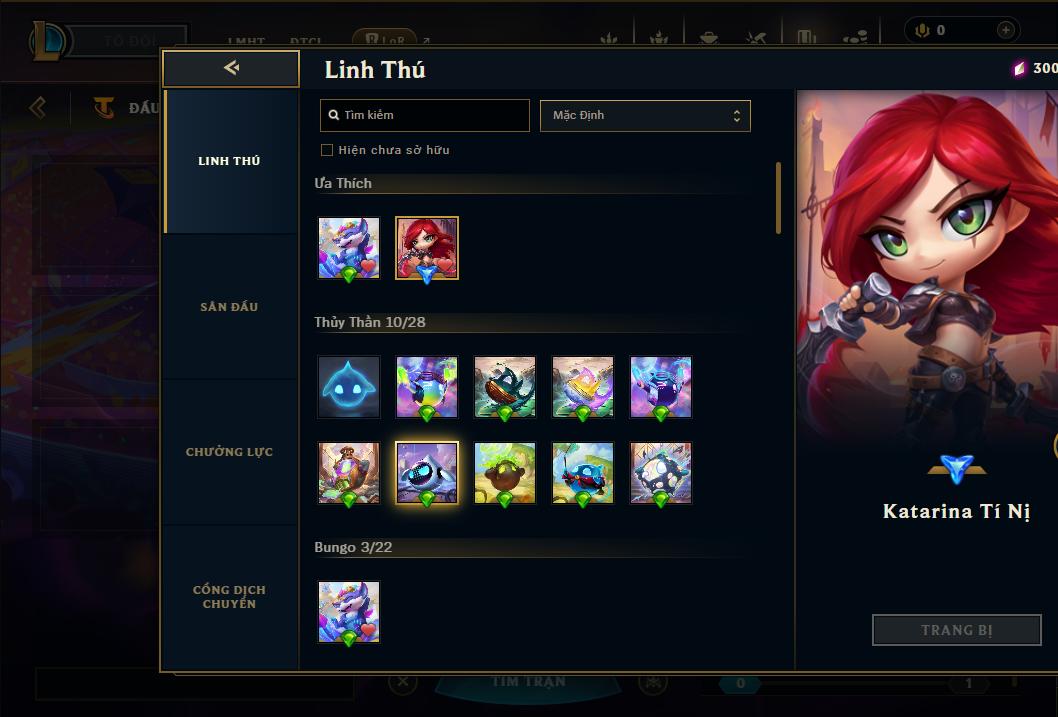
Task: Click the back arrow button
Action: point(231,68)
